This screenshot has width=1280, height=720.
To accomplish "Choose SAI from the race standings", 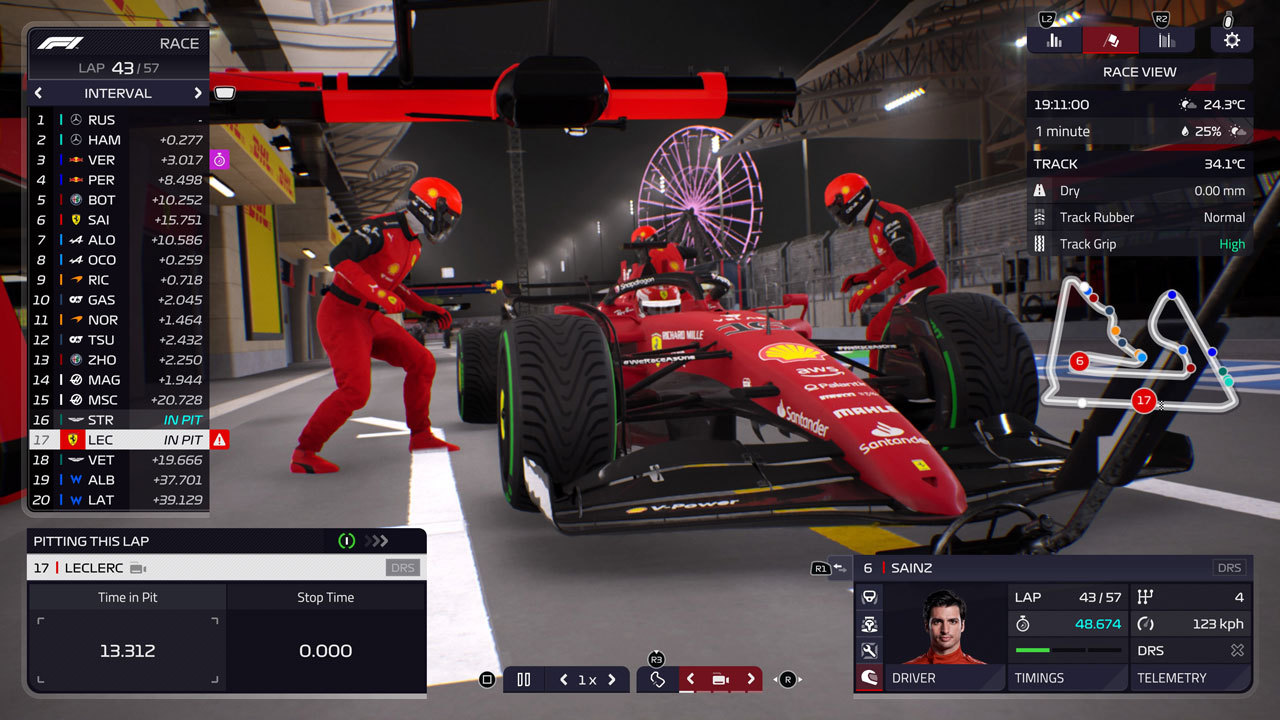I will pyautogui.click(x=119, y=220).
